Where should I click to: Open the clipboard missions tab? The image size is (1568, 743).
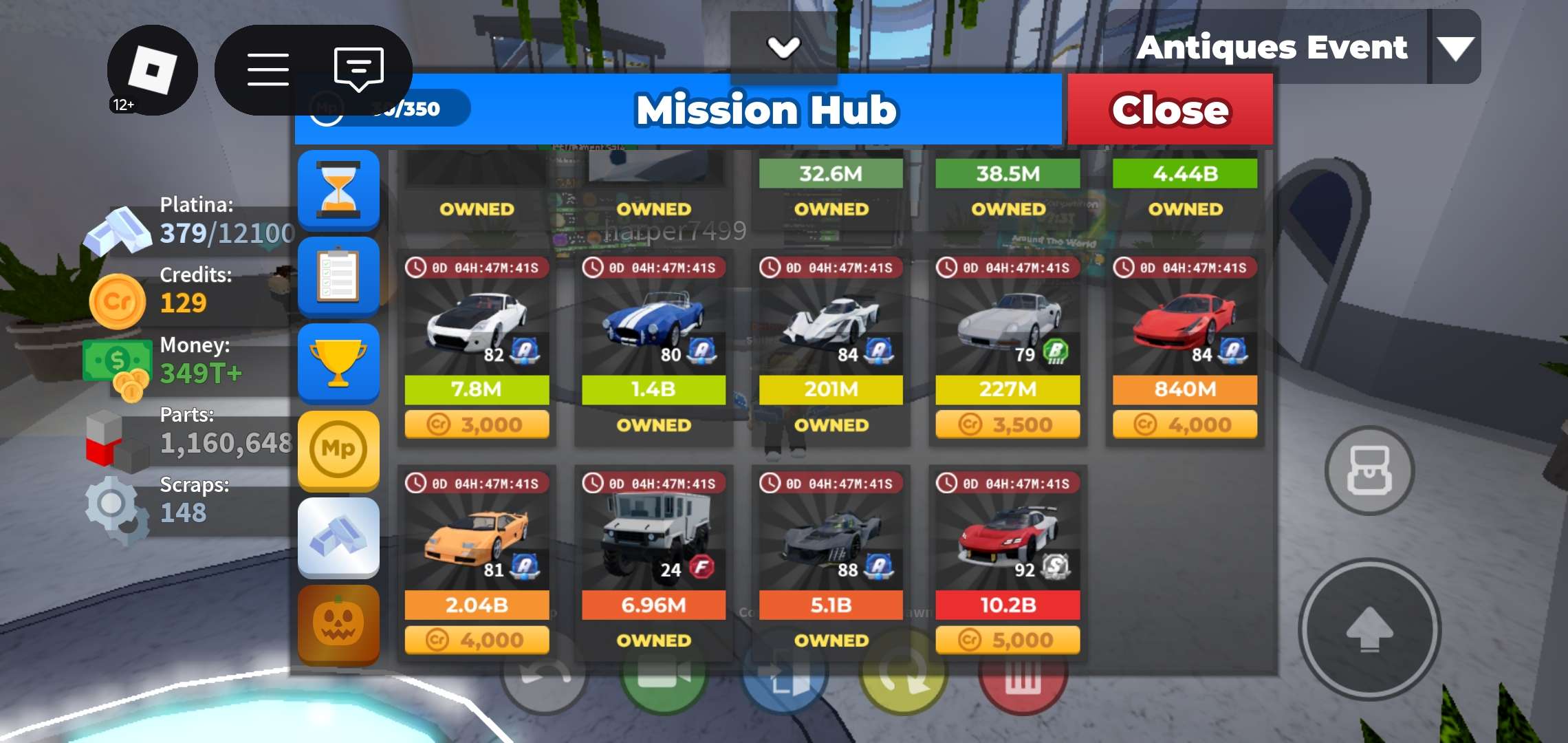338,277
